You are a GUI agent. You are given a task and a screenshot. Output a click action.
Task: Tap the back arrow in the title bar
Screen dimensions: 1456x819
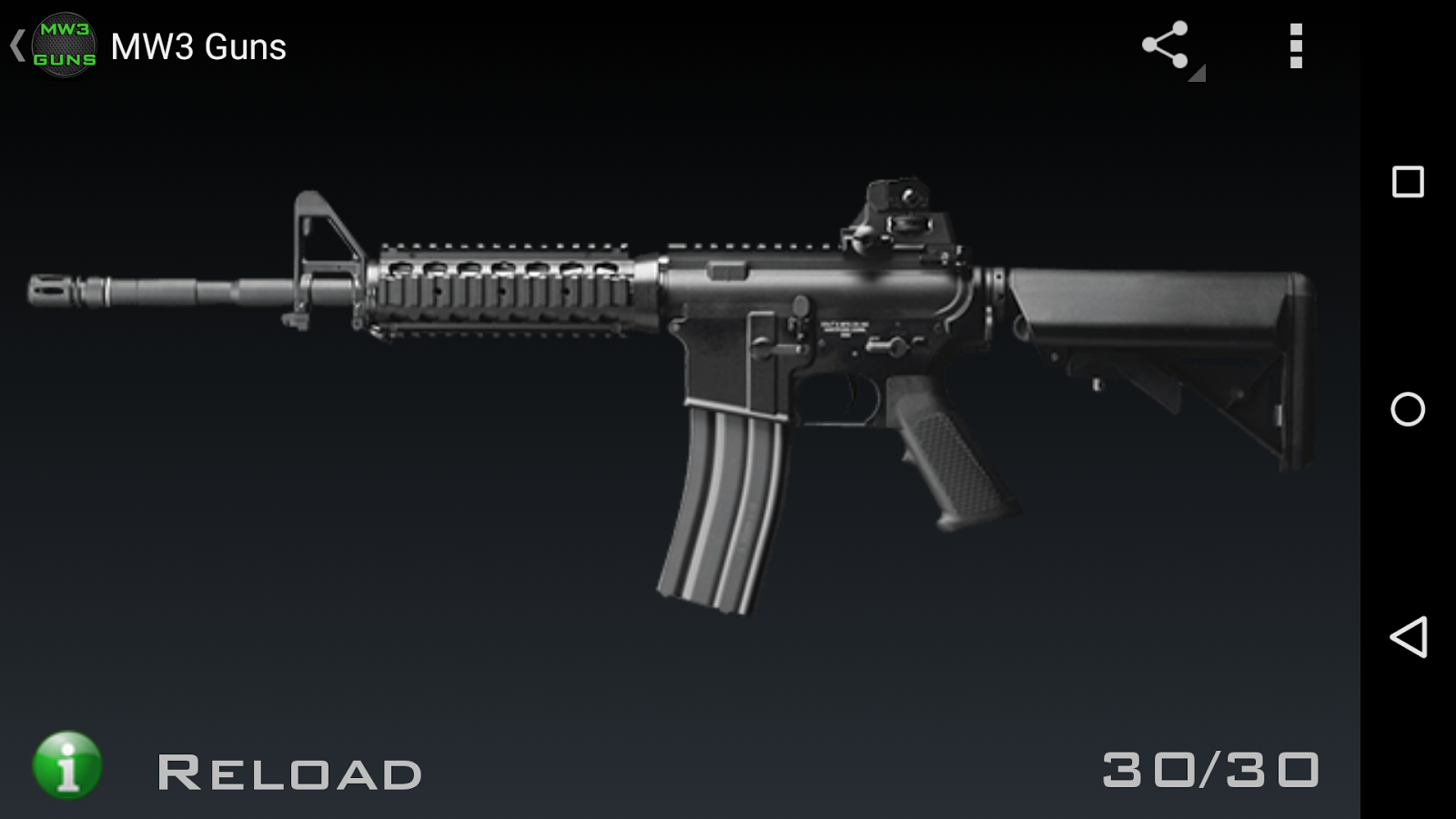[16, 45]
